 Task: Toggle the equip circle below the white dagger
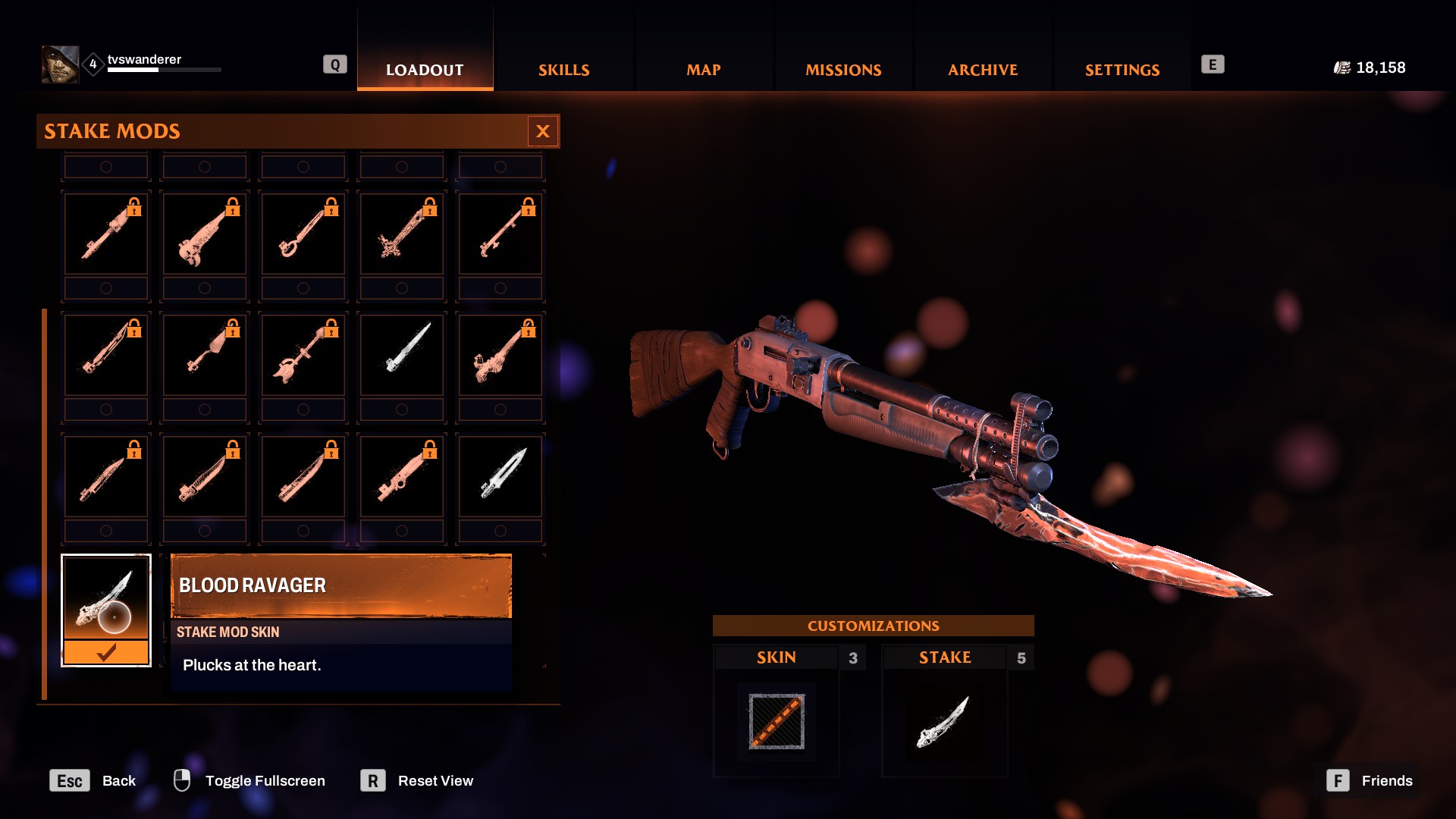point(401,409)
